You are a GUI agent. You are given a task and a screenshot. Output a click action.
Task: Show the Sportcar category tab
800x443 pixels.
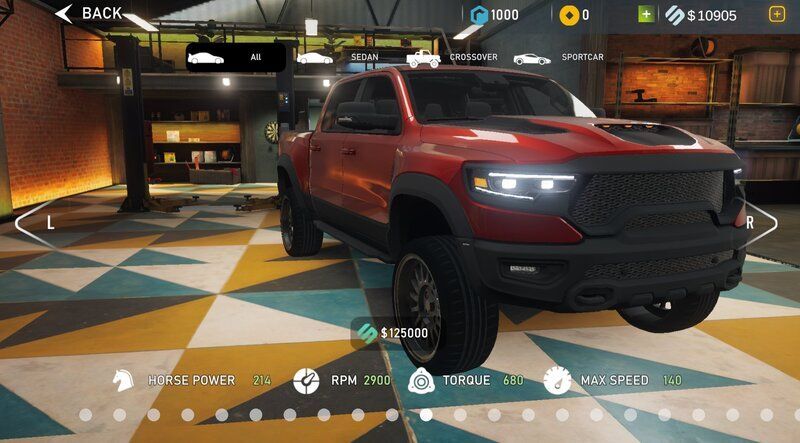click(x=558, y=58)
